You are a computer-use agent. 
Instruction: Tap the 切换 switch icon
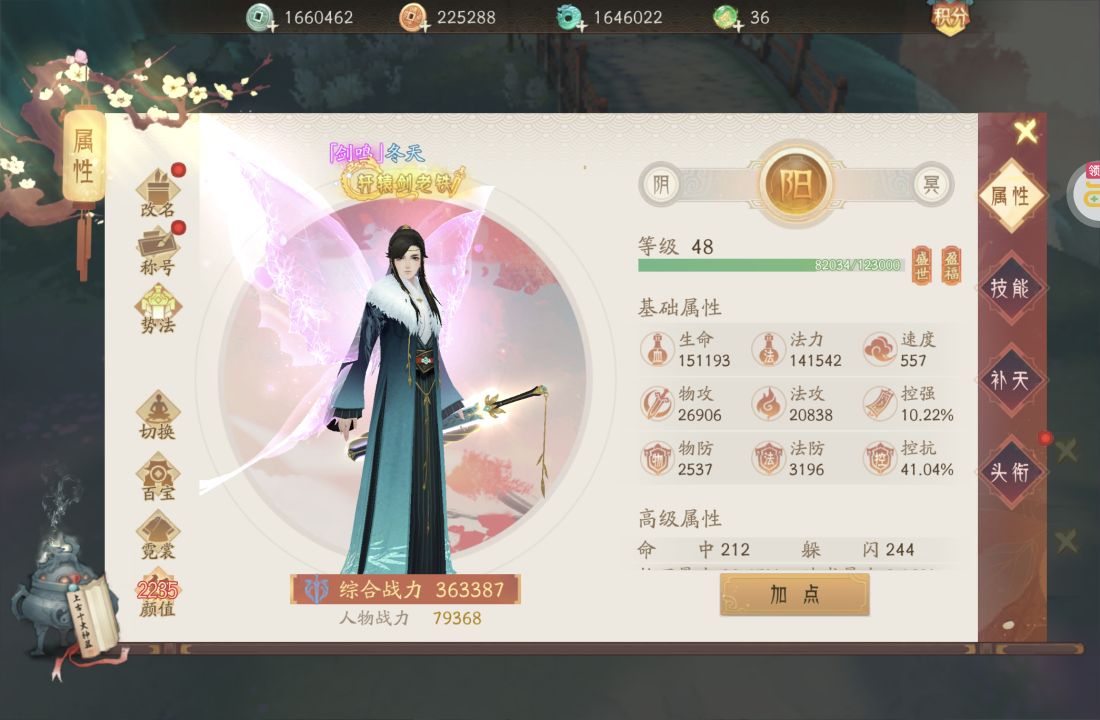(158, 415)
